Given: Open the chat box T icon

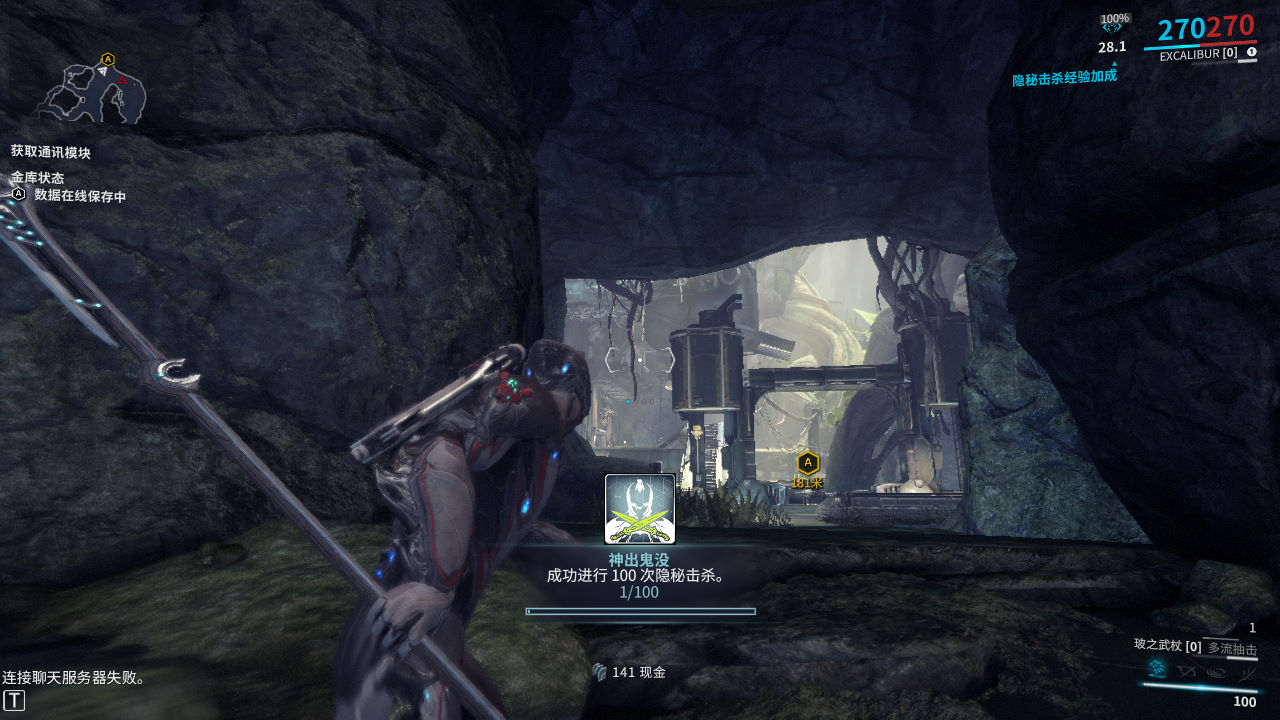Looking at the screenshot, I should pyautogui.click(x=14, y=700).
